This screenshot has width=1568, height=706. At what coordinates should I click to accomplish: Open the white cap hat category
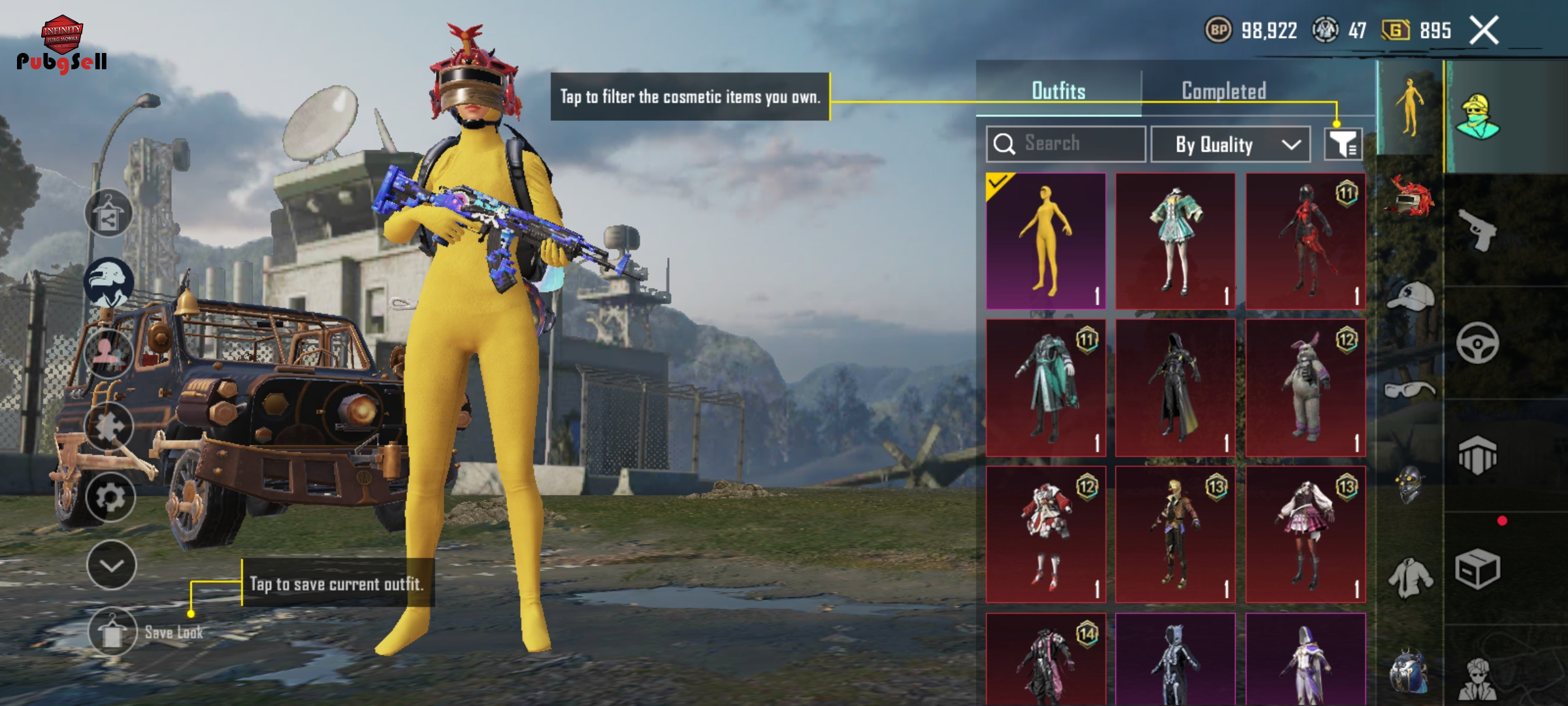click(x=1410, y=297)
